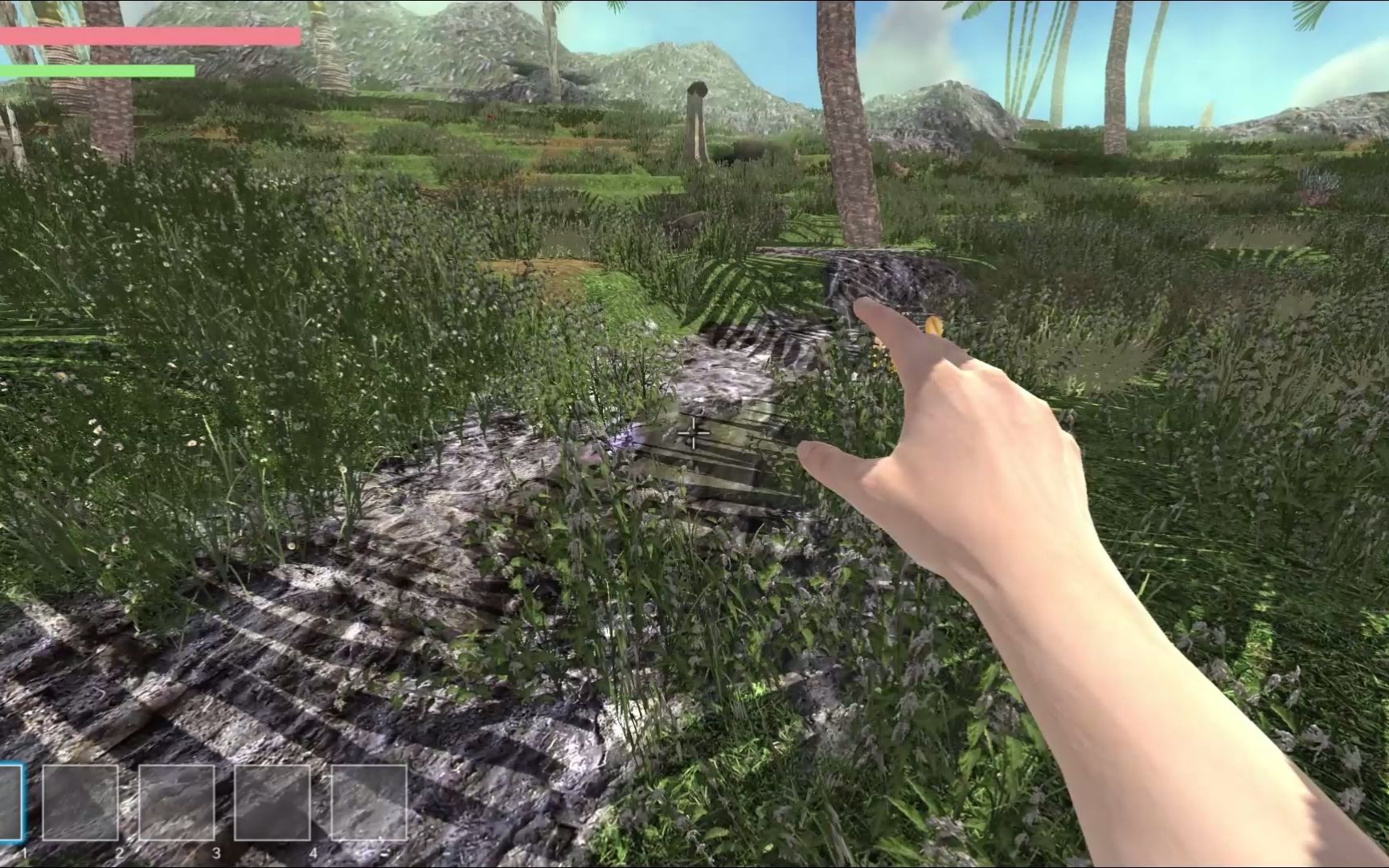
Task: Select the last hotbar slot
Action: (x=371, y=804)
